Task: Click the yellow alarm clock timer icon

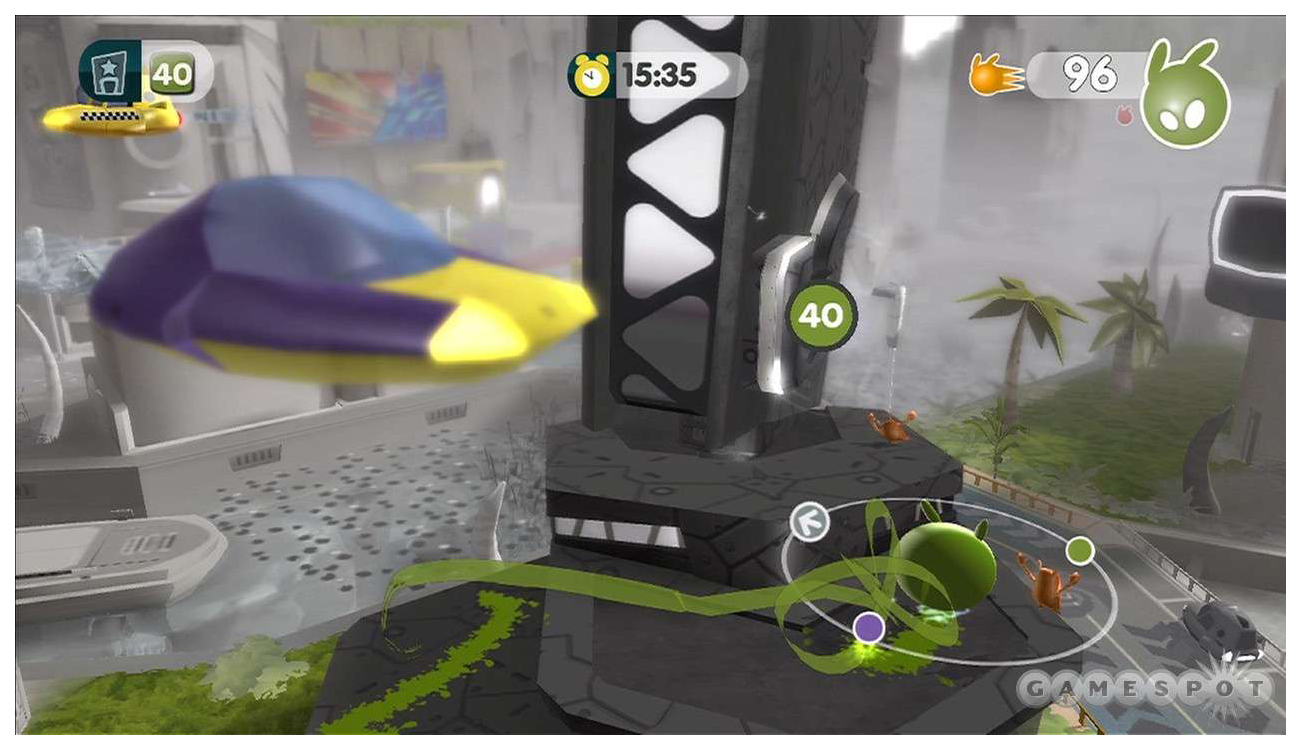Action: pos(590,75)
